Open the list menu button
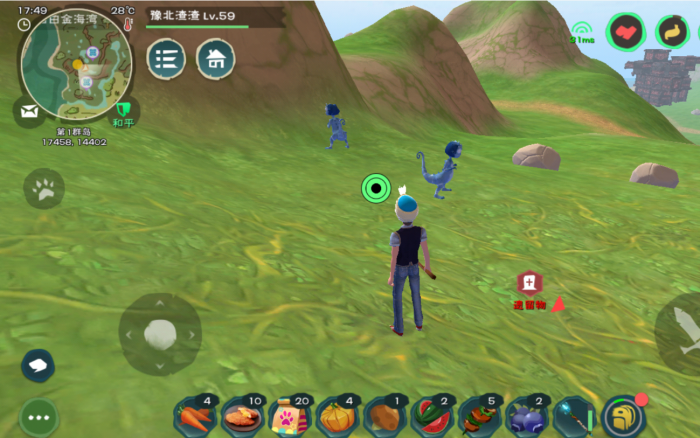The image size is (700, 438). pyautogui.click(x=166, y=59)
